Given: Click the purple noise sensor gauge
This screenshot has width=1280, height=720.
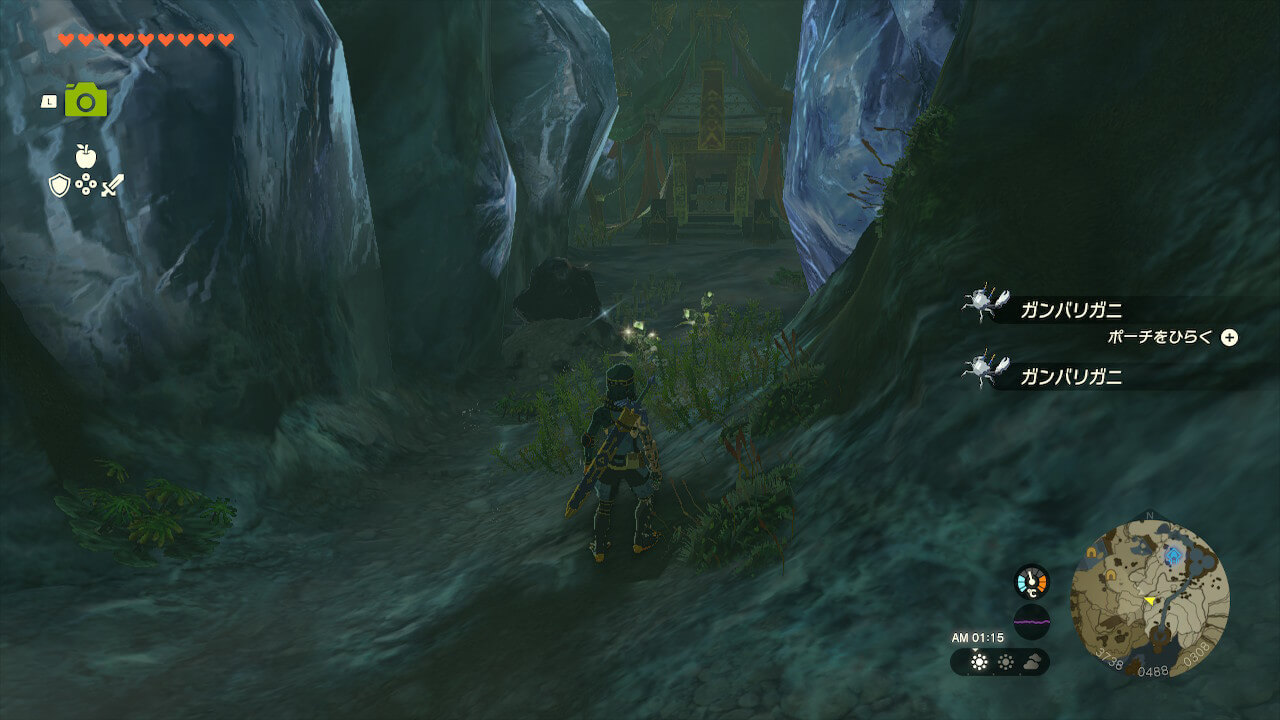Looking at the screenshot, I should click(1031, 621).
